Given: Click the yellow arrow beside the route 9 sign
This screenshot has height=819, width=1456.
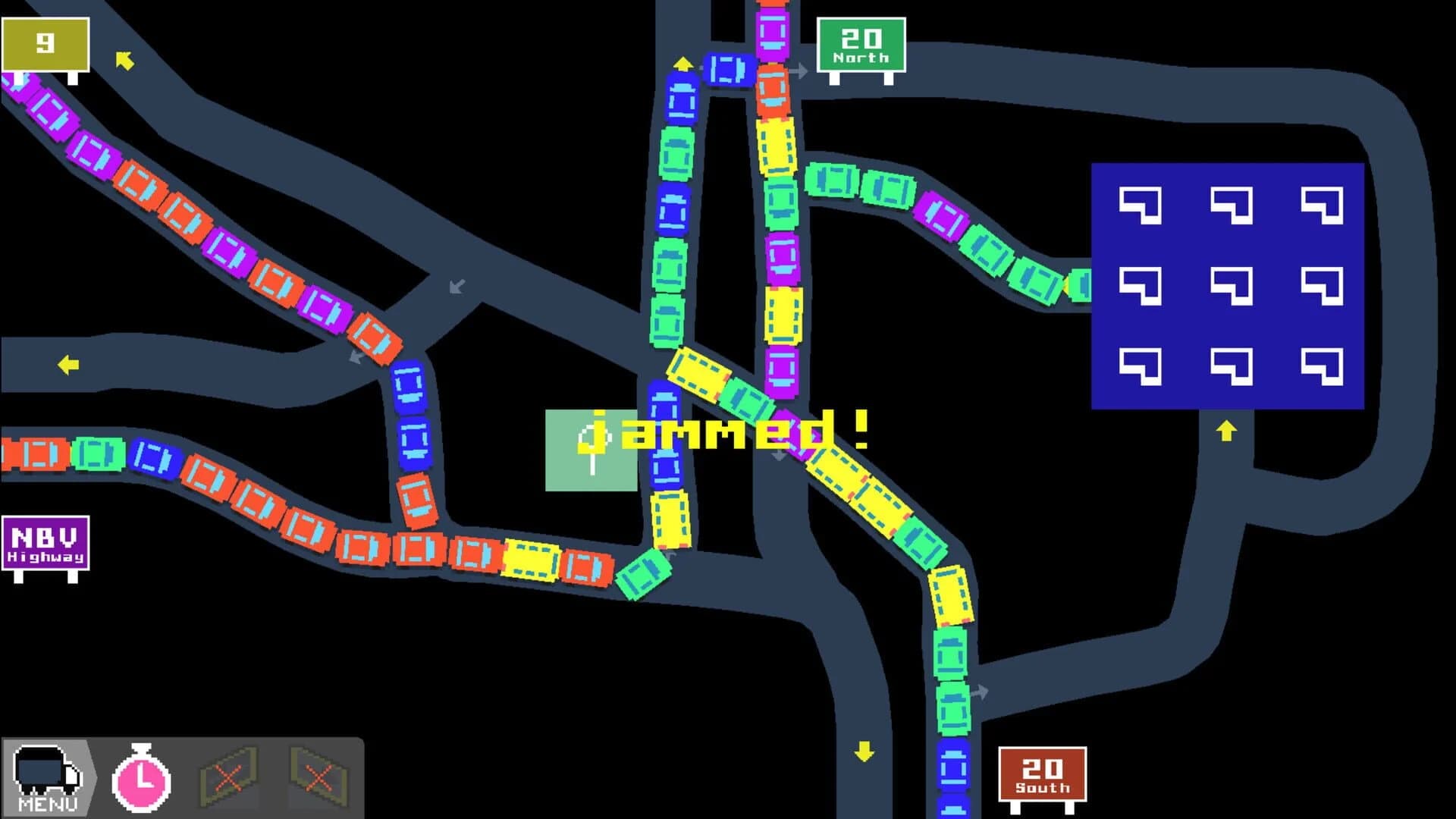Looking at the screenshot, I should pos(125,62).
